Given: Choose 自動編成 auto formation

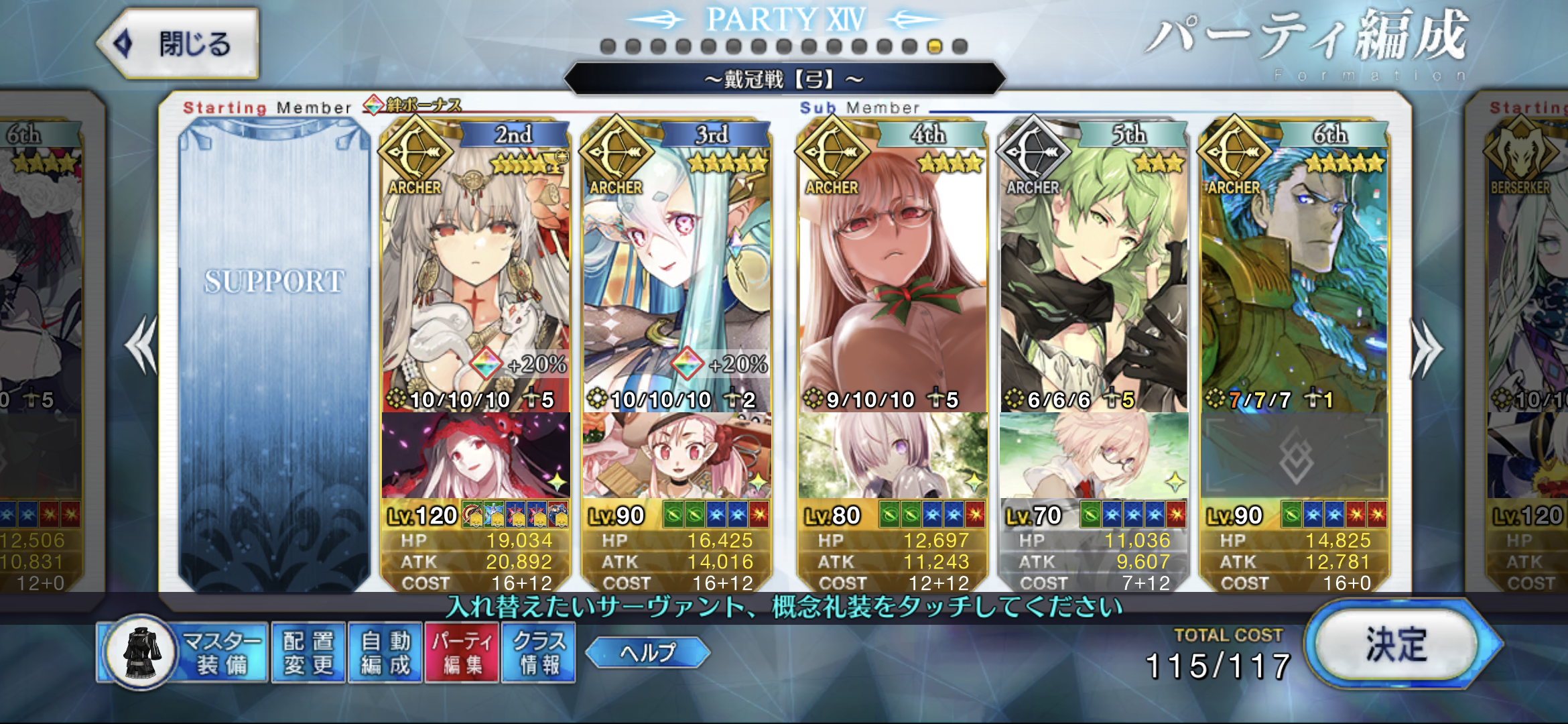Looking at the screenshot, I should pyautogui.click(x=385, y=653).
